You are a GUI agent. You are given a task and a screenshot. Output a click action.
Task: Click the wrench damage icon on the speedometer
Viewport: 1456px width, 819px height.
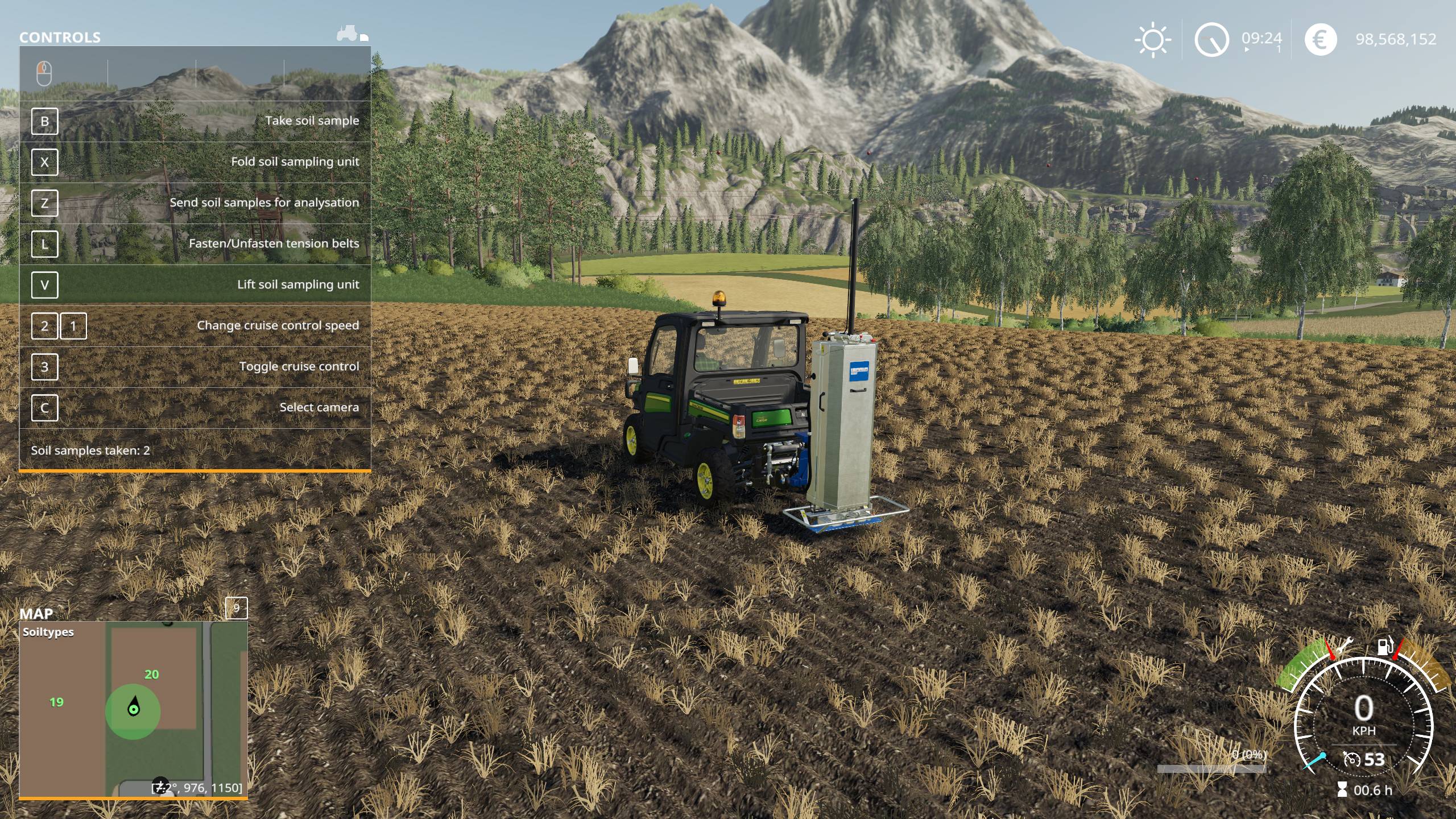pyautogui.click(x=1345, y=646)
